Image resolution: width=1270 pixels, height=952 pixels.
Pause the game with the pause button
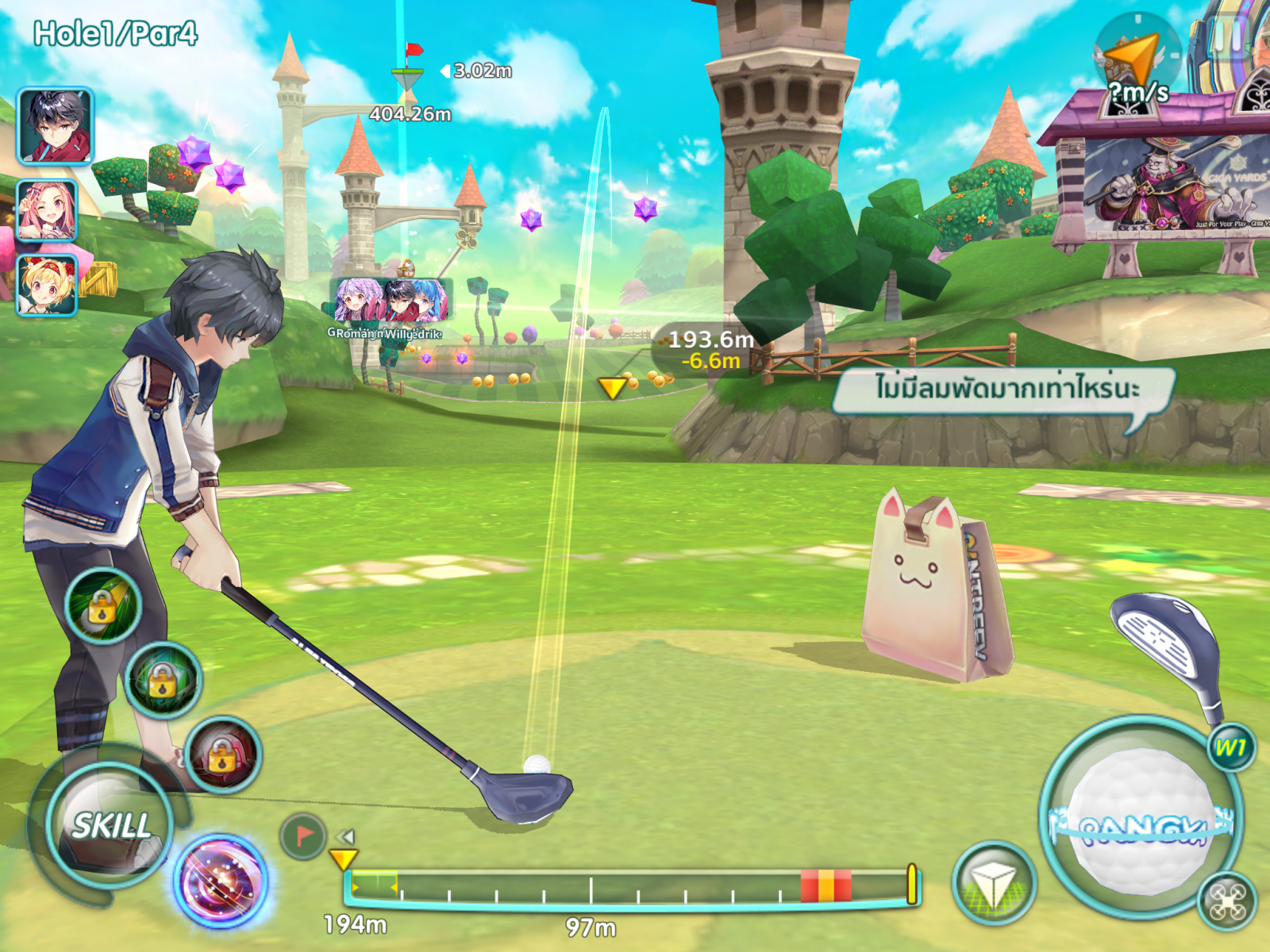1229,36
